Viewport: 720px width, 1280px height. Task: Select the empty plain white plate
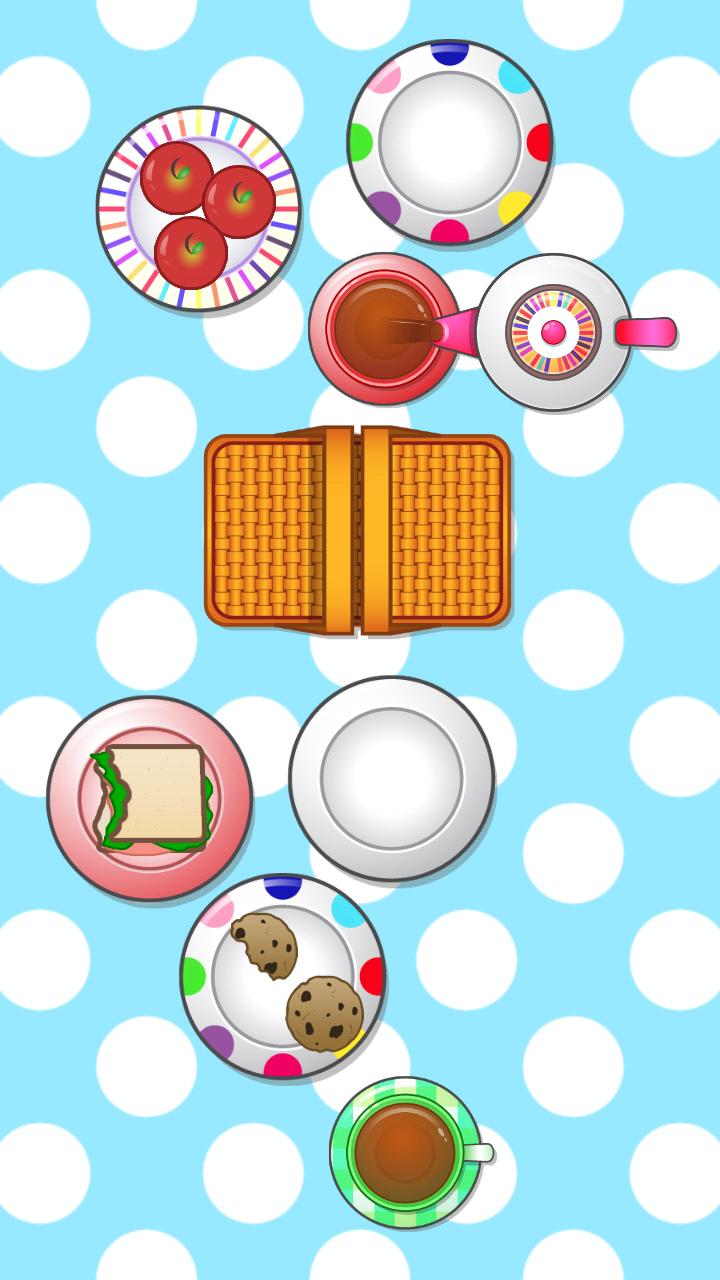[x=392, y=778]
